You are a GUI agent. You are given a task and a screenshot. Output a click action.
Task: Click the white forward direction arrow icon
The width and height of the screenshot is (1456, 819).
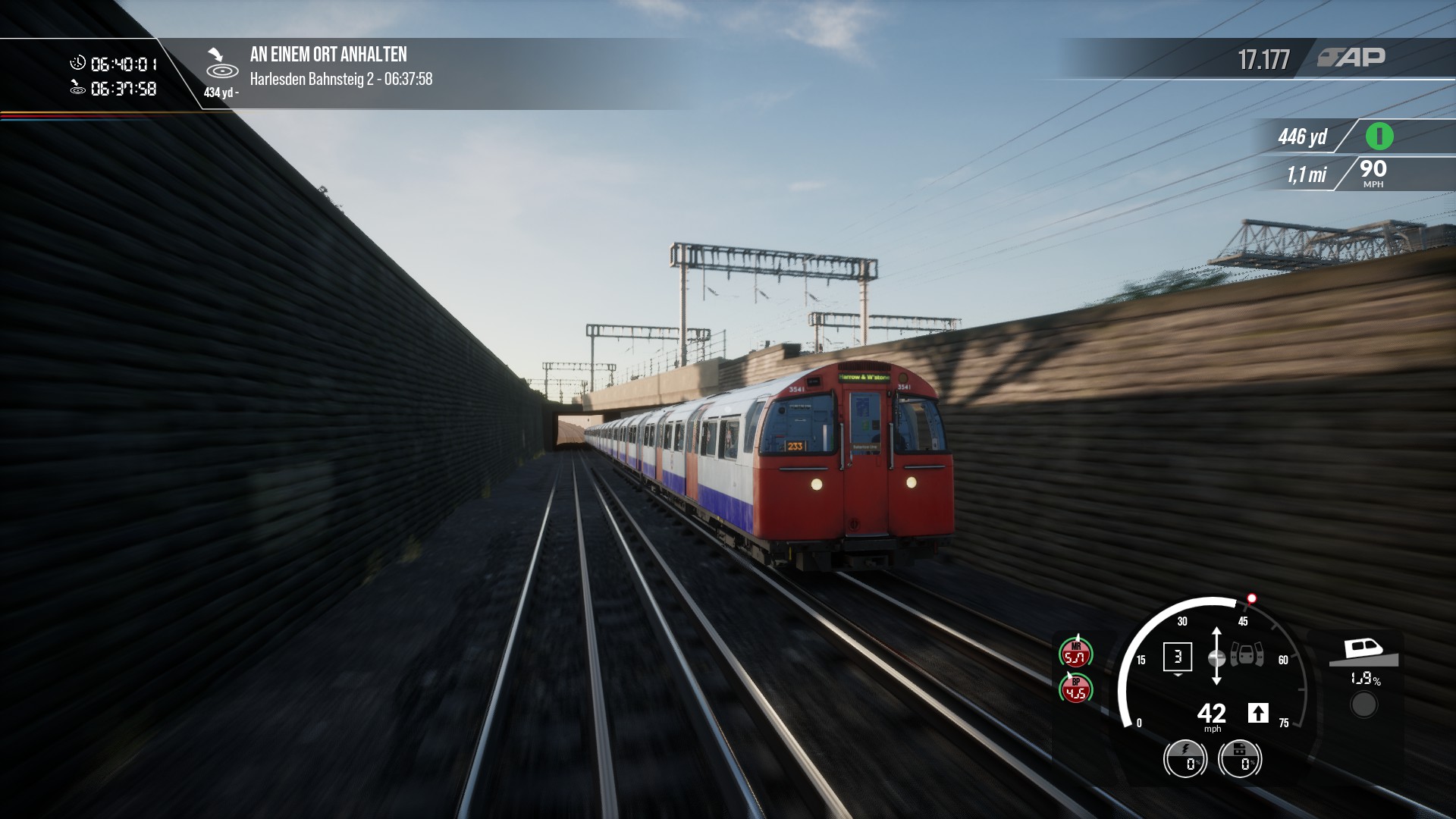tap(1258, 713)
